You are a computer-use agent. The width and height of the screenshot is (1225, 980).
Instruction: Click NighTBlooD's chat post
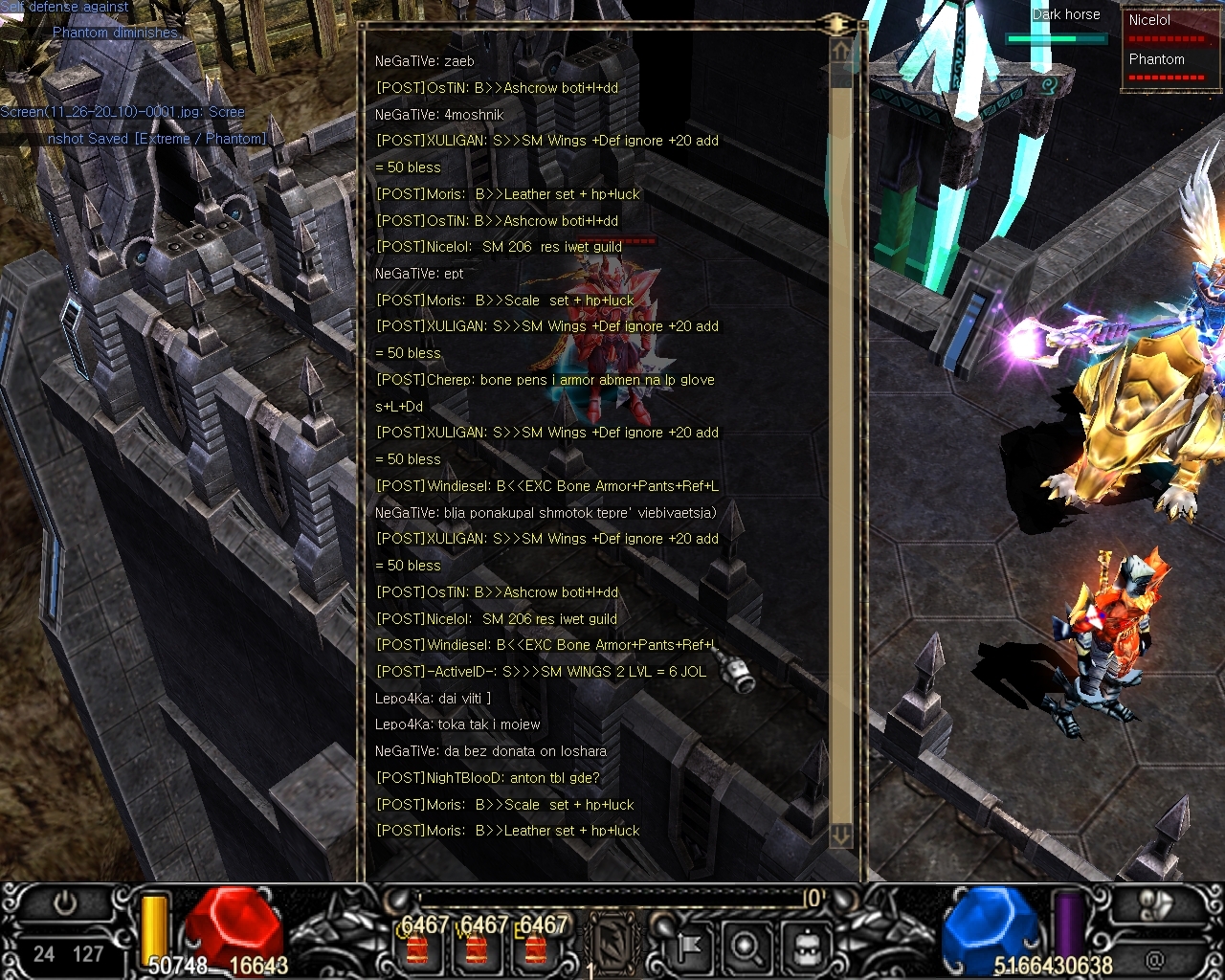click(488, 778)
